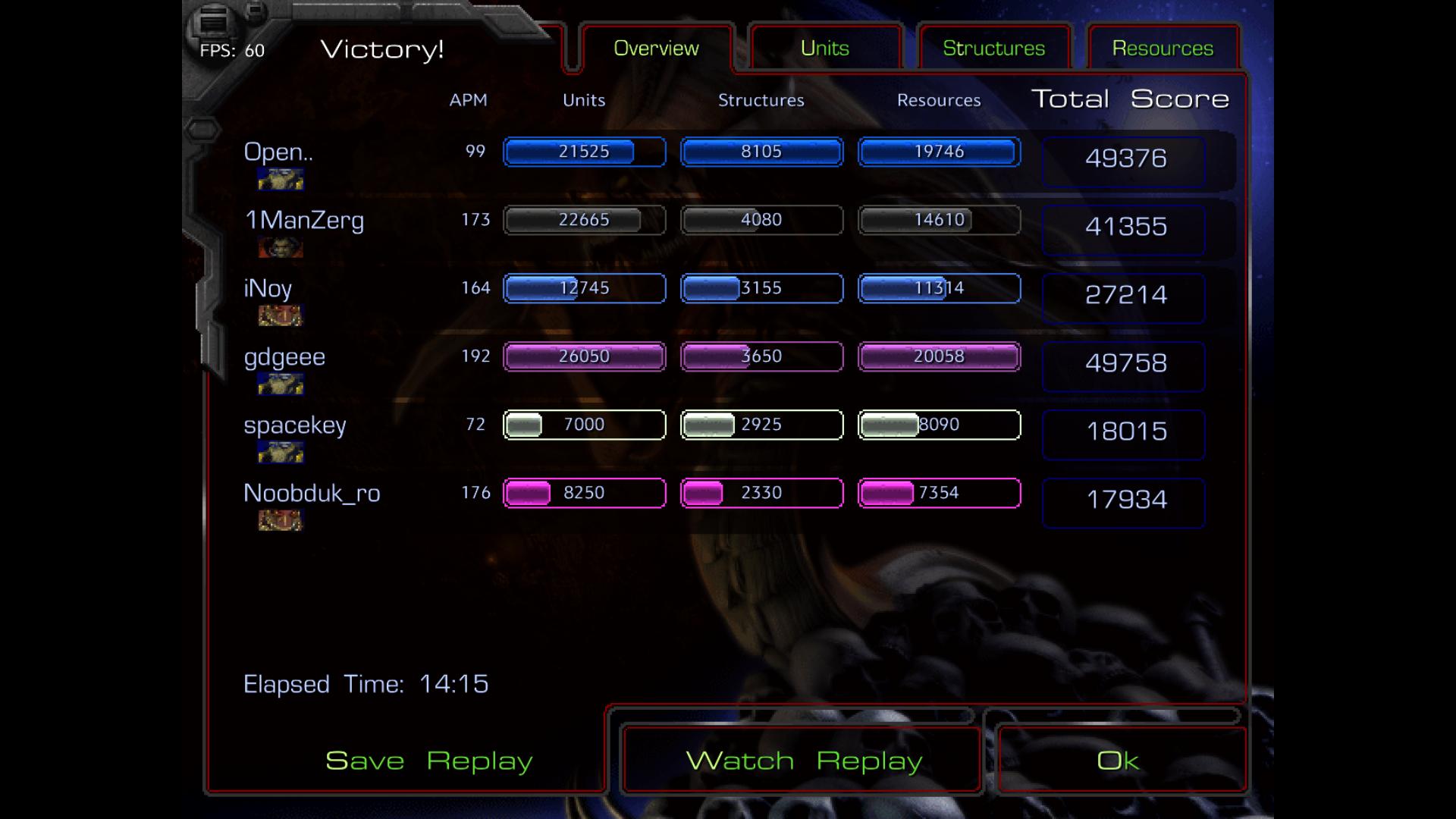The width and height of the screenshot is (1456, 819).
Task: Click the gdgeee player name
Action: [284, 357]
